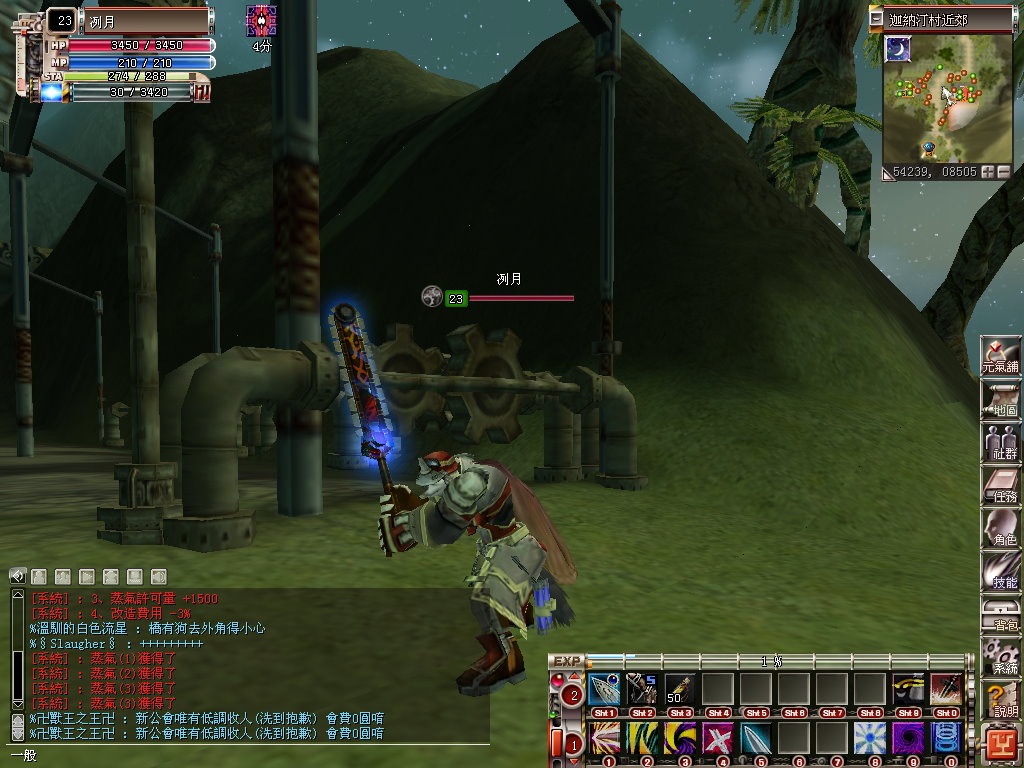Open the 任務 quest log
This screenshot has height=768, width=1024.
click(x=1000, y=484)
